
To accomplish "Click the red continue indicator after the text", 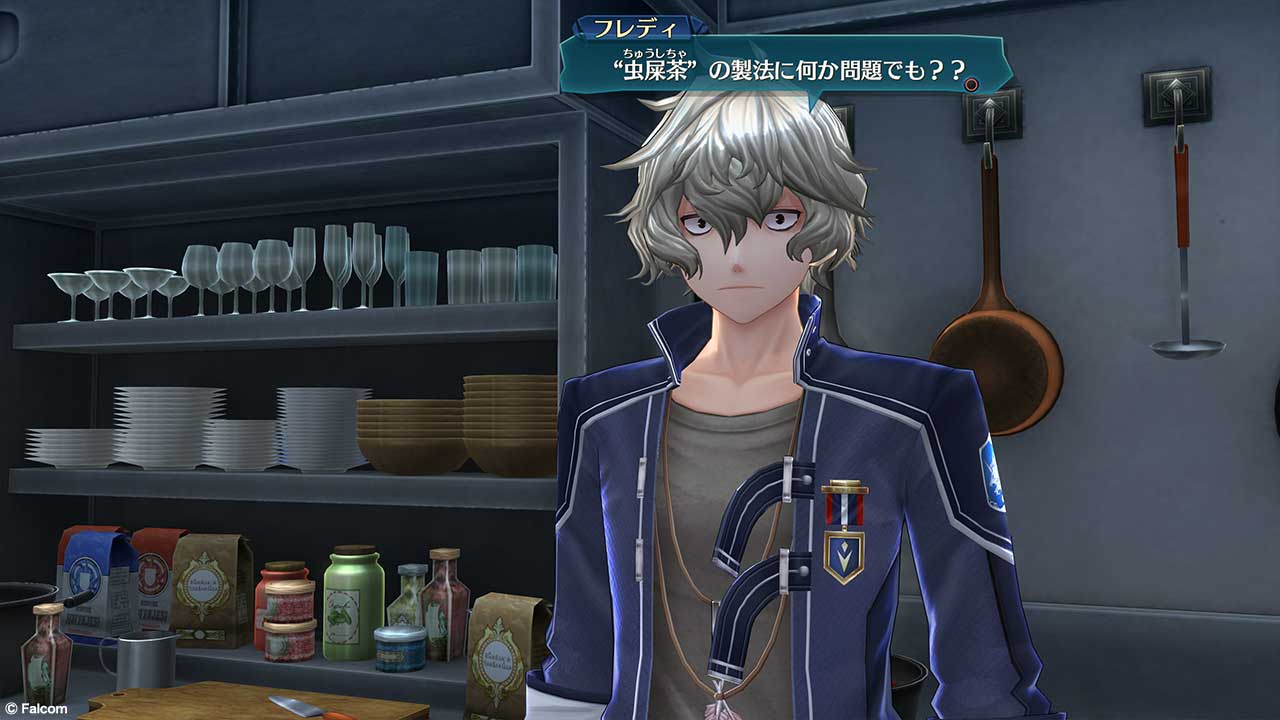I will coord(971,85).
